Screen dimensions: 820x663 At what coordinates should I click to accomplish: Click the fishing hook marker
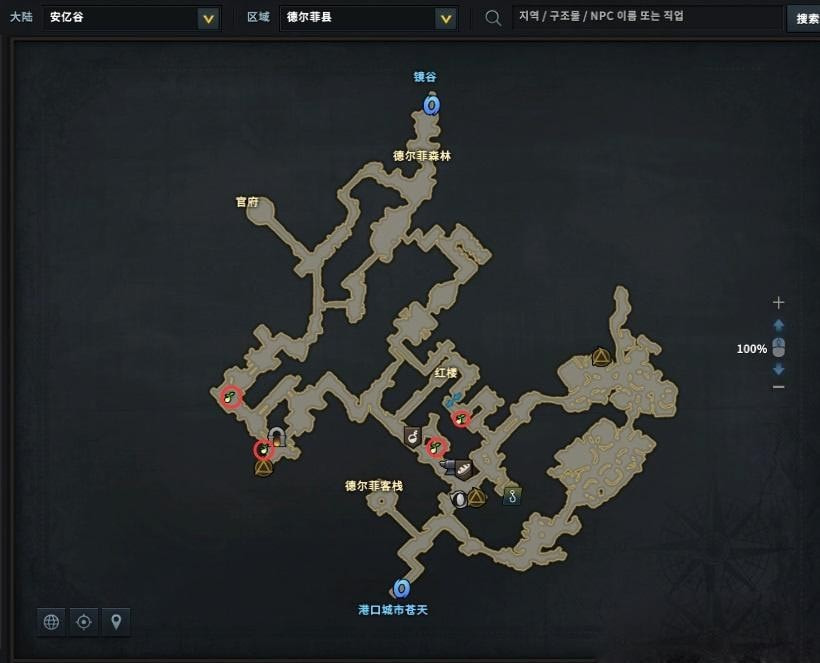(x=512, y=495)
